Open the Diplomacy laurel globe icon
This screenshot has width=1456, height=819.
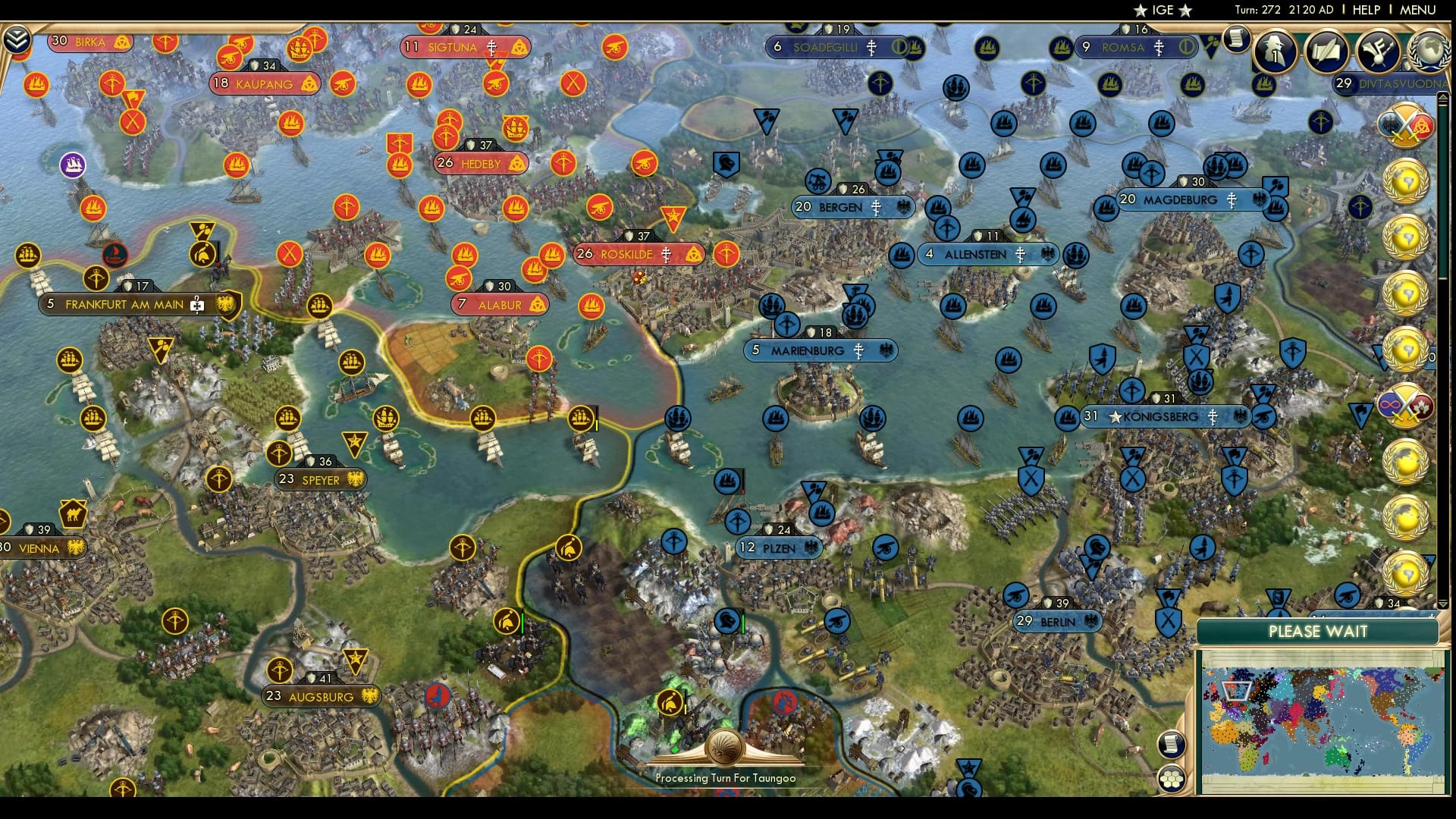(1429, 52)
